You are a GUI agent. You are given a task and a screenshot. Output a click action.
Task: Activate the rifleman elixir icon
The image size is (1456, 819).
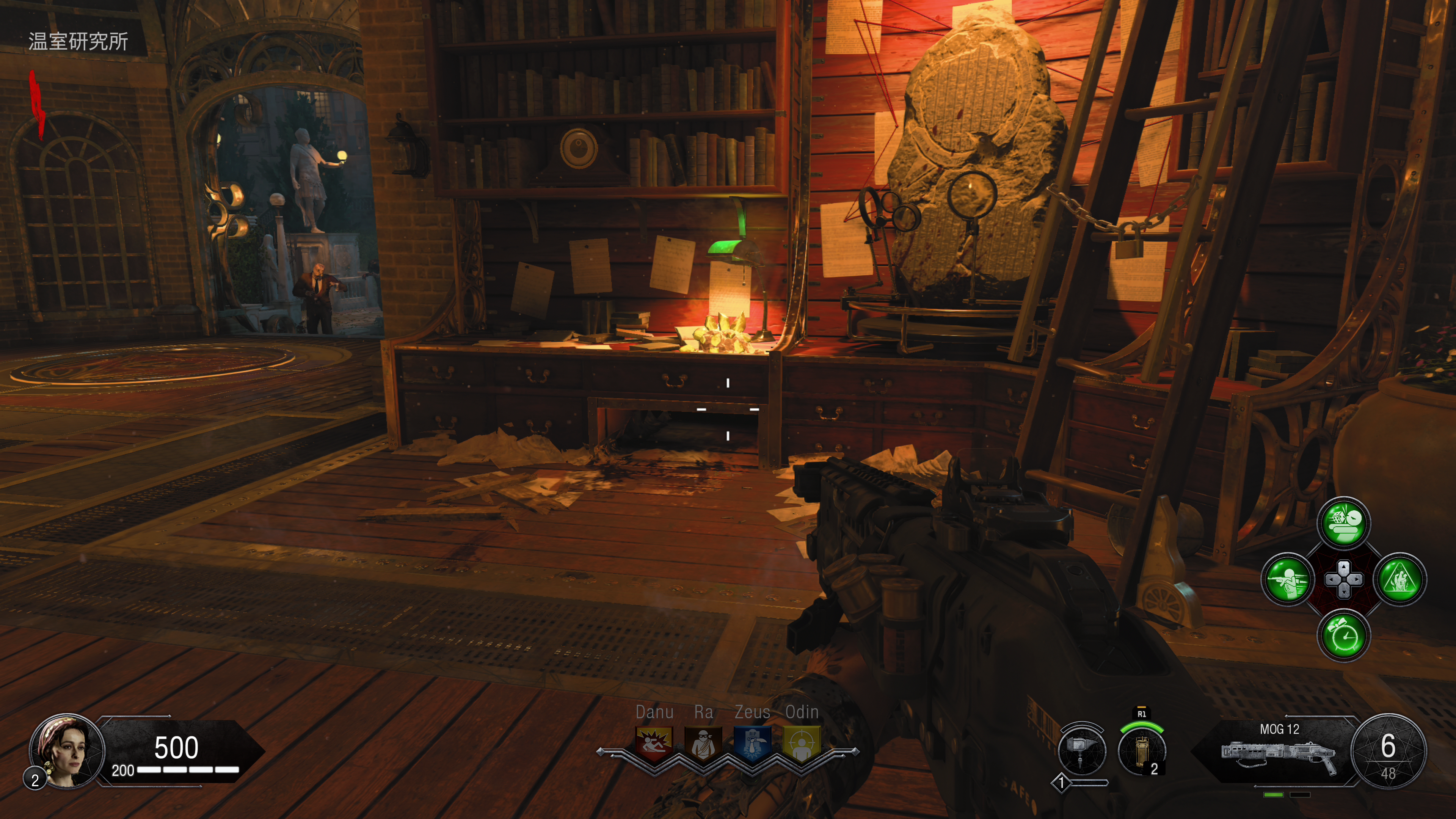click(1288, 579)
